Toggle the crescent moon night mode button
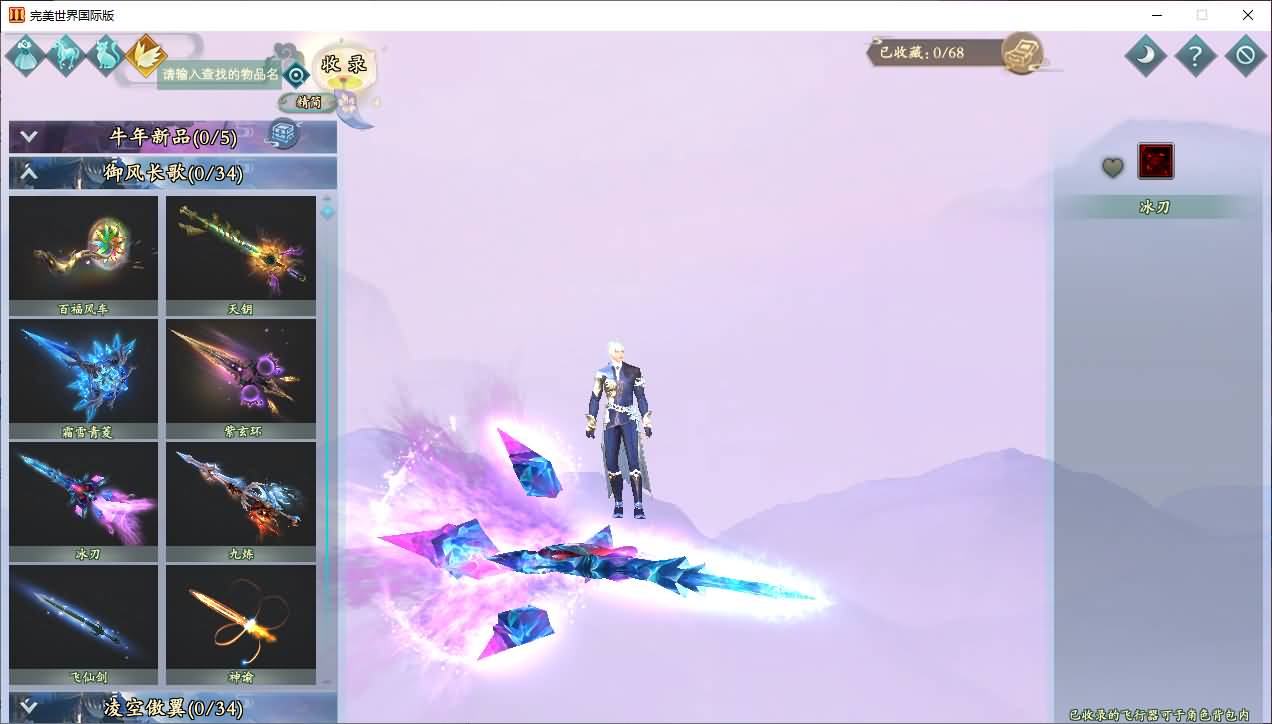Screen dimensions: 1272x724 coord(1145,56)
